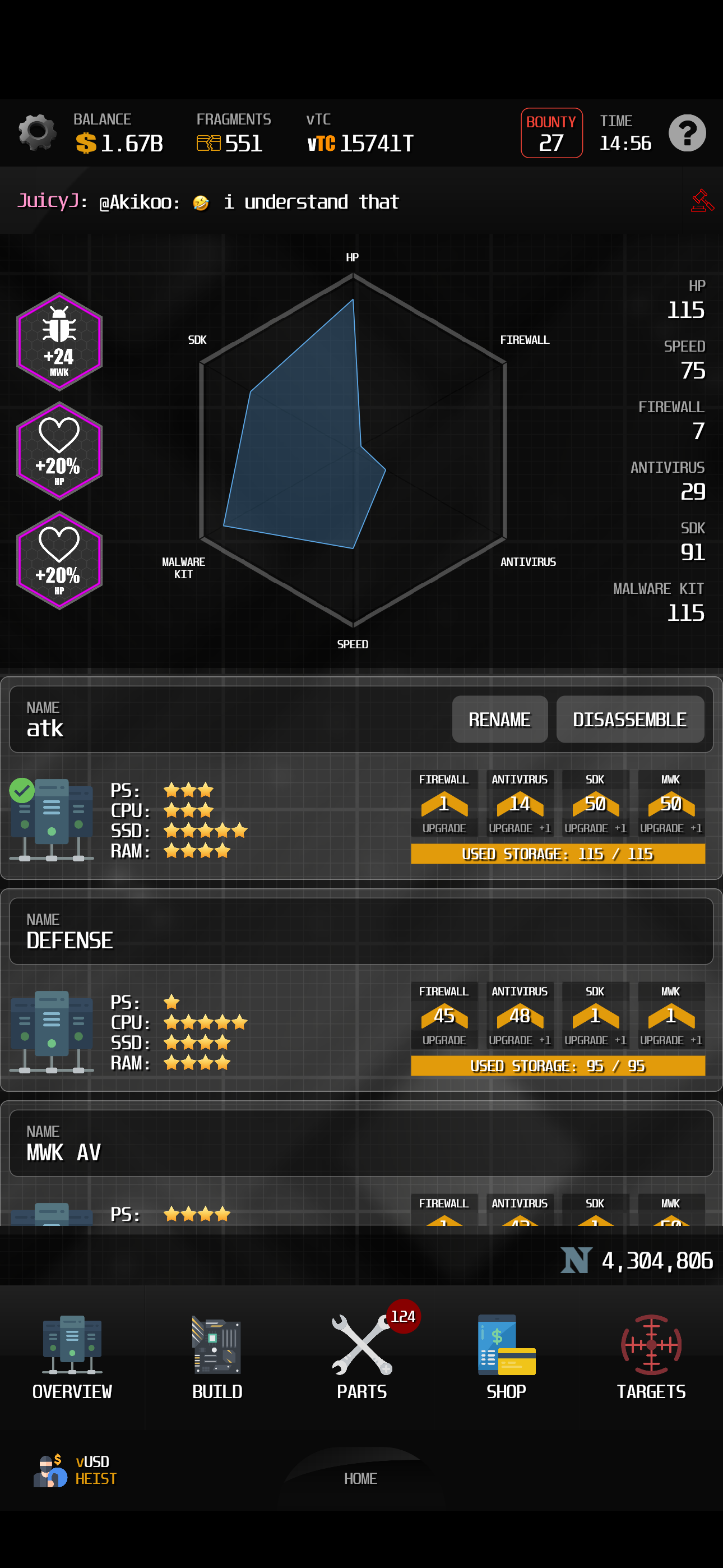
Task: Open the BOUNTY counter
Action: coord(551,133)
